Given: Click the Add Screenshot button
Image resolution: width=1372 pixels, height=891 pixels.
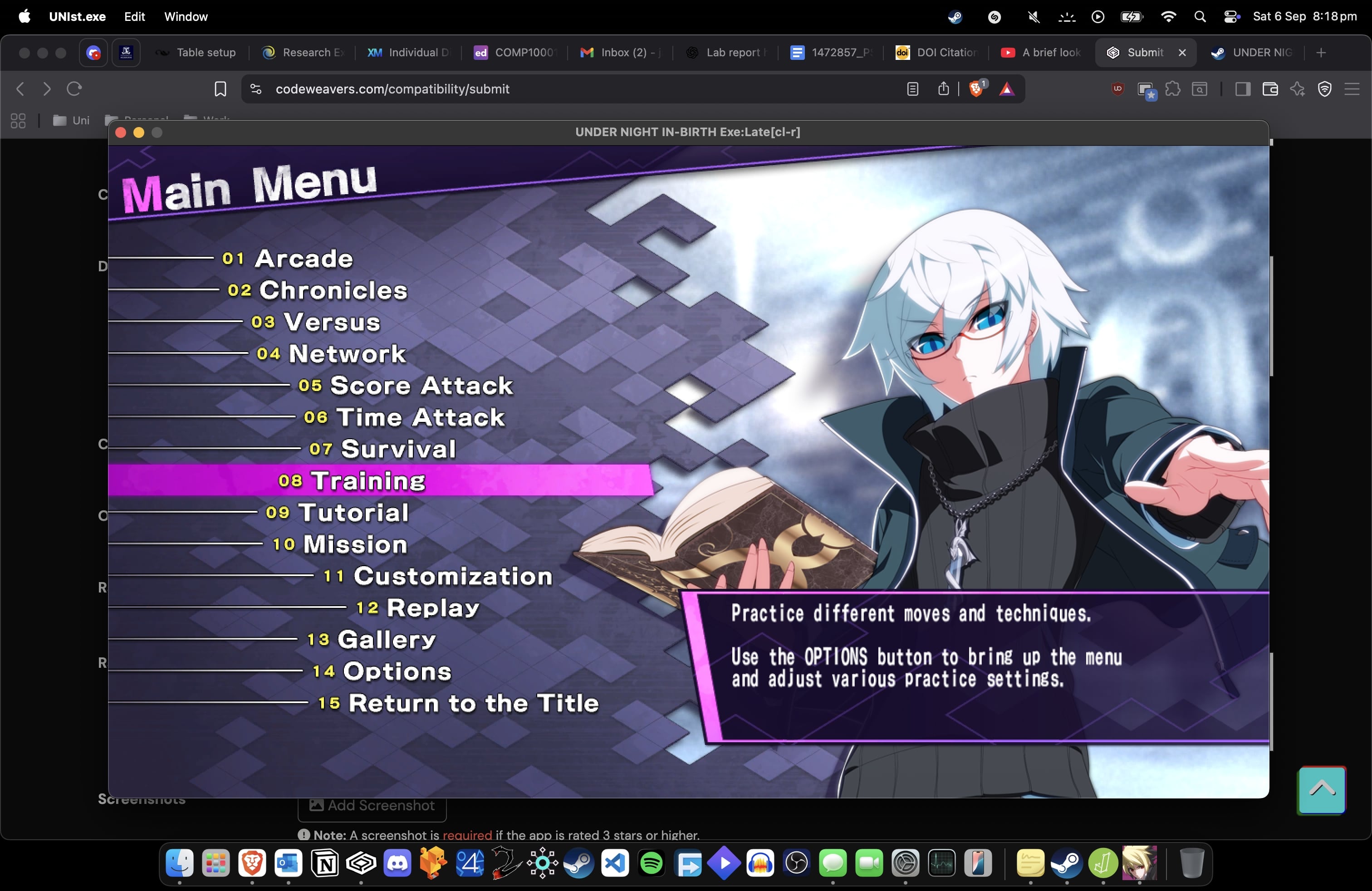Looking at the screenshot, I should point(372,805).
